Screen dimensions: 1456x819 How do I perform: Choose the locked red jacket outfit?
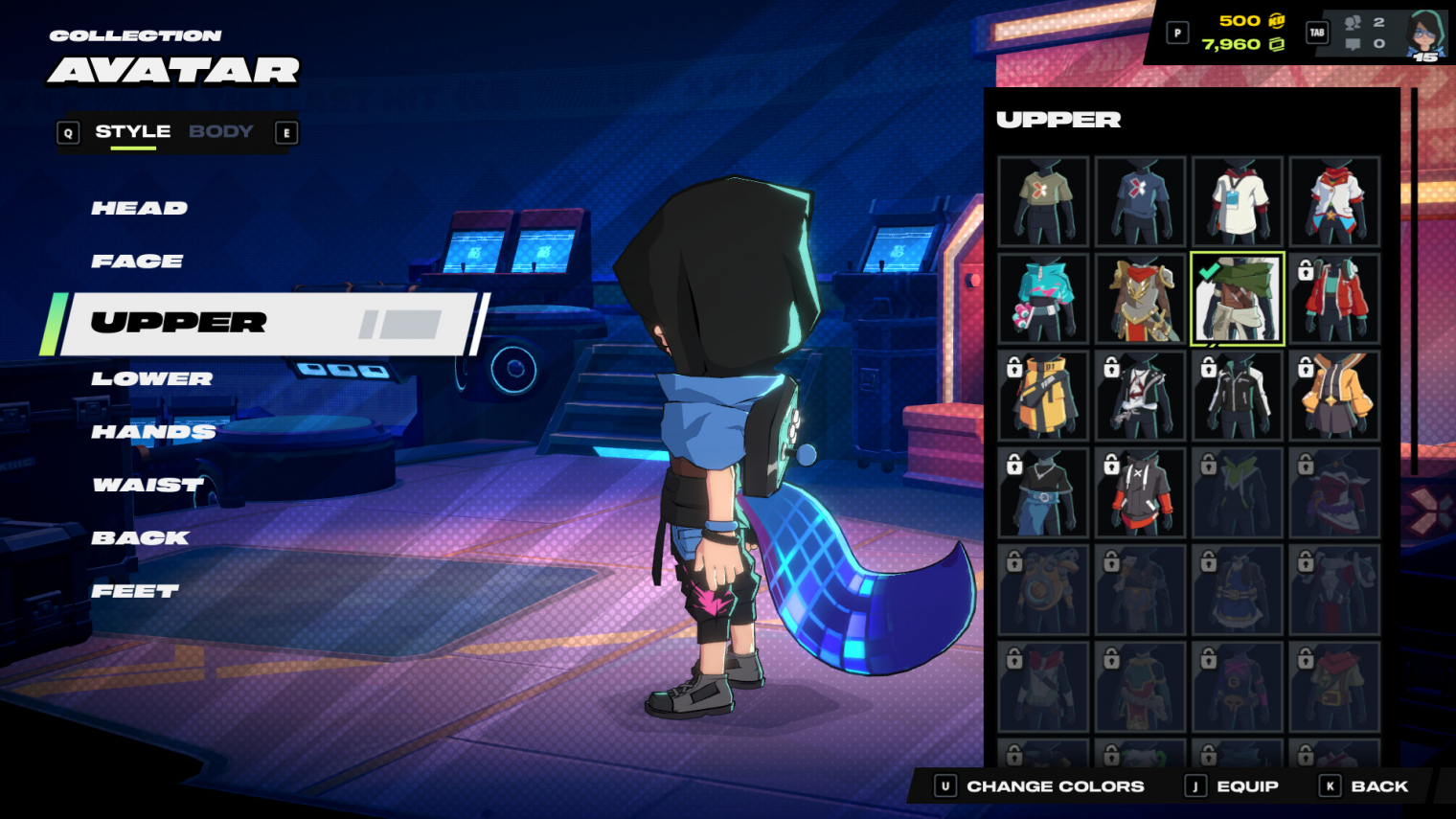pos(1334,299)
